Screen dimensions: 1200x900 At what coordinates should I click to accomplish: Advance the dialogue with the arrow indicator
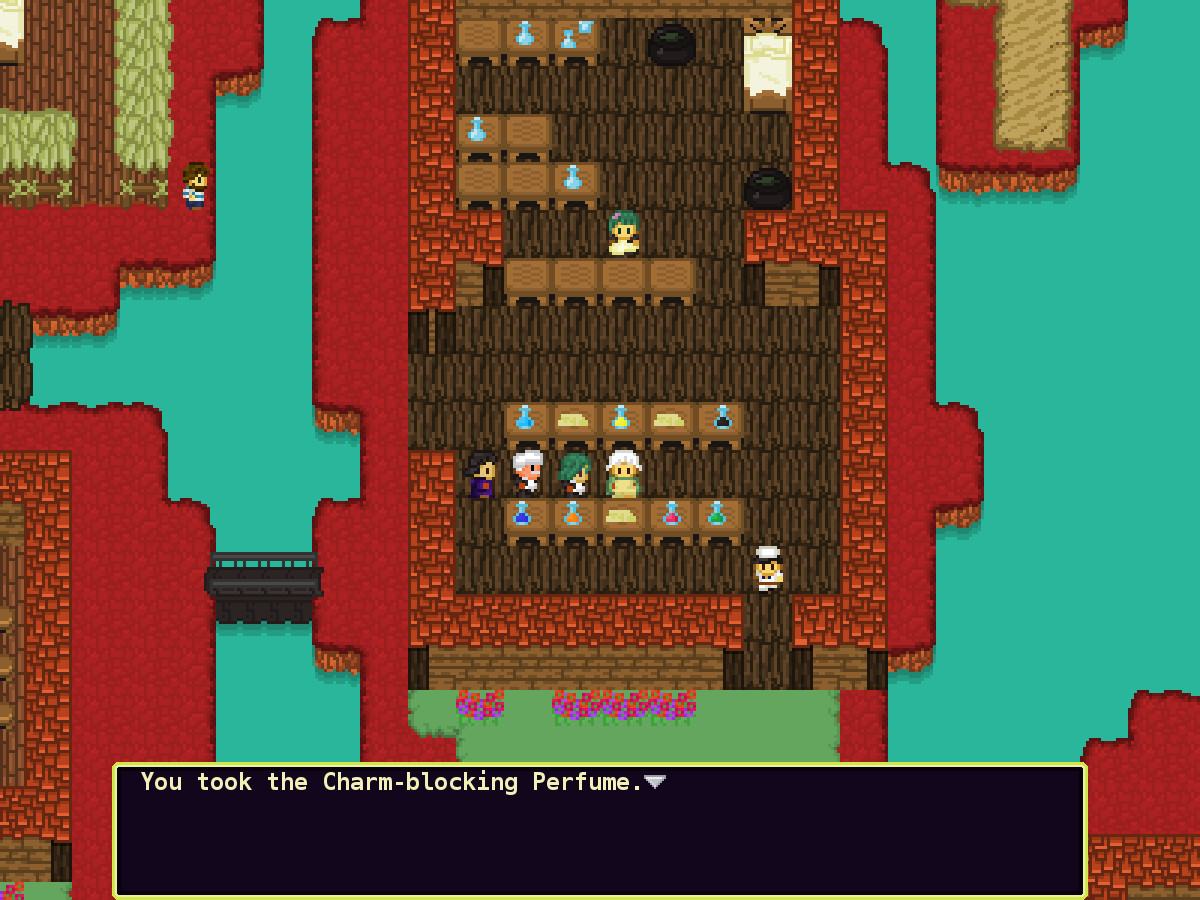point(655,782)
